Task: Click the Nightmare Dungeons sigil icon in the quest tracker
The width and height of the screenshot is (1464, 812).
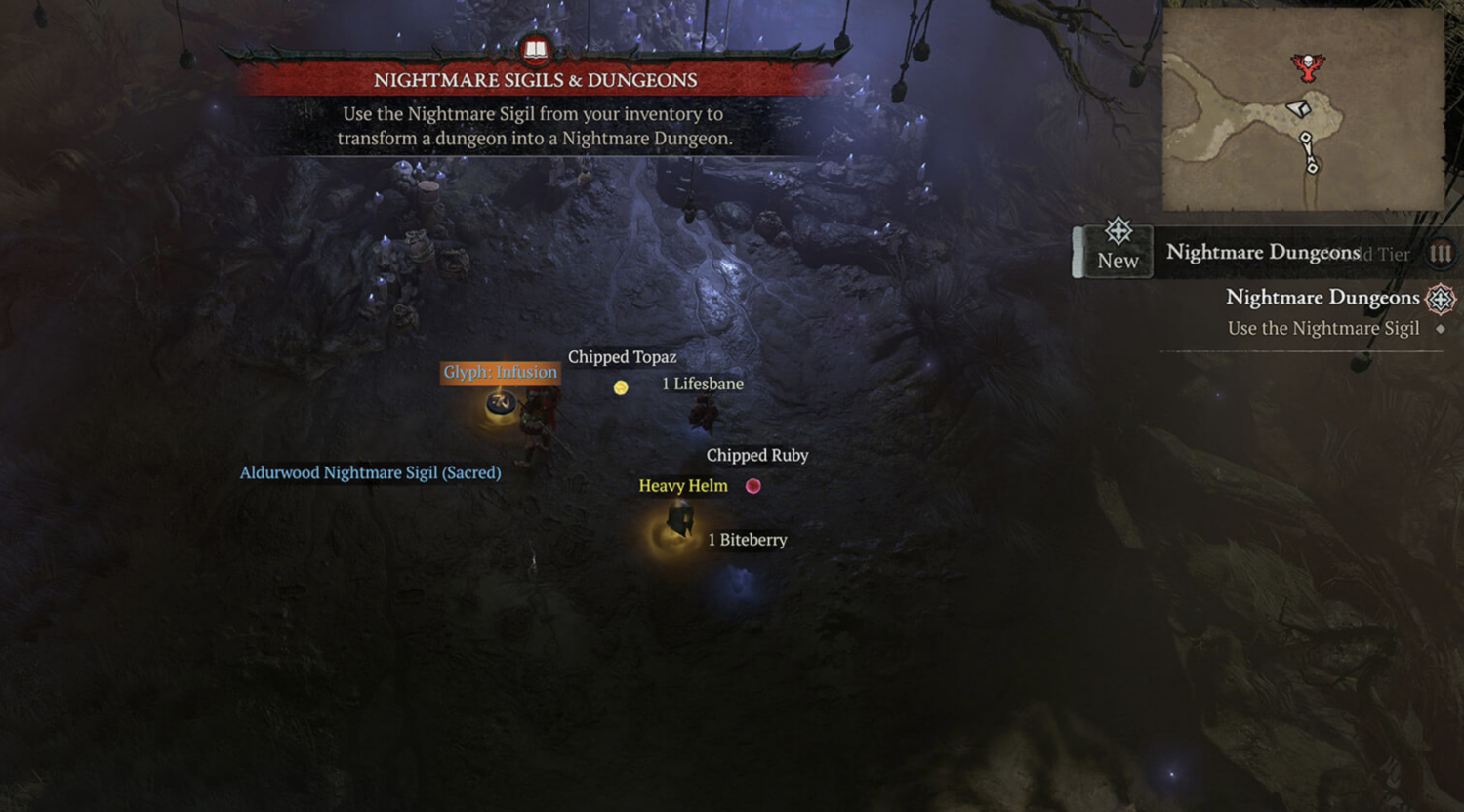Action: pos(1442,299)
